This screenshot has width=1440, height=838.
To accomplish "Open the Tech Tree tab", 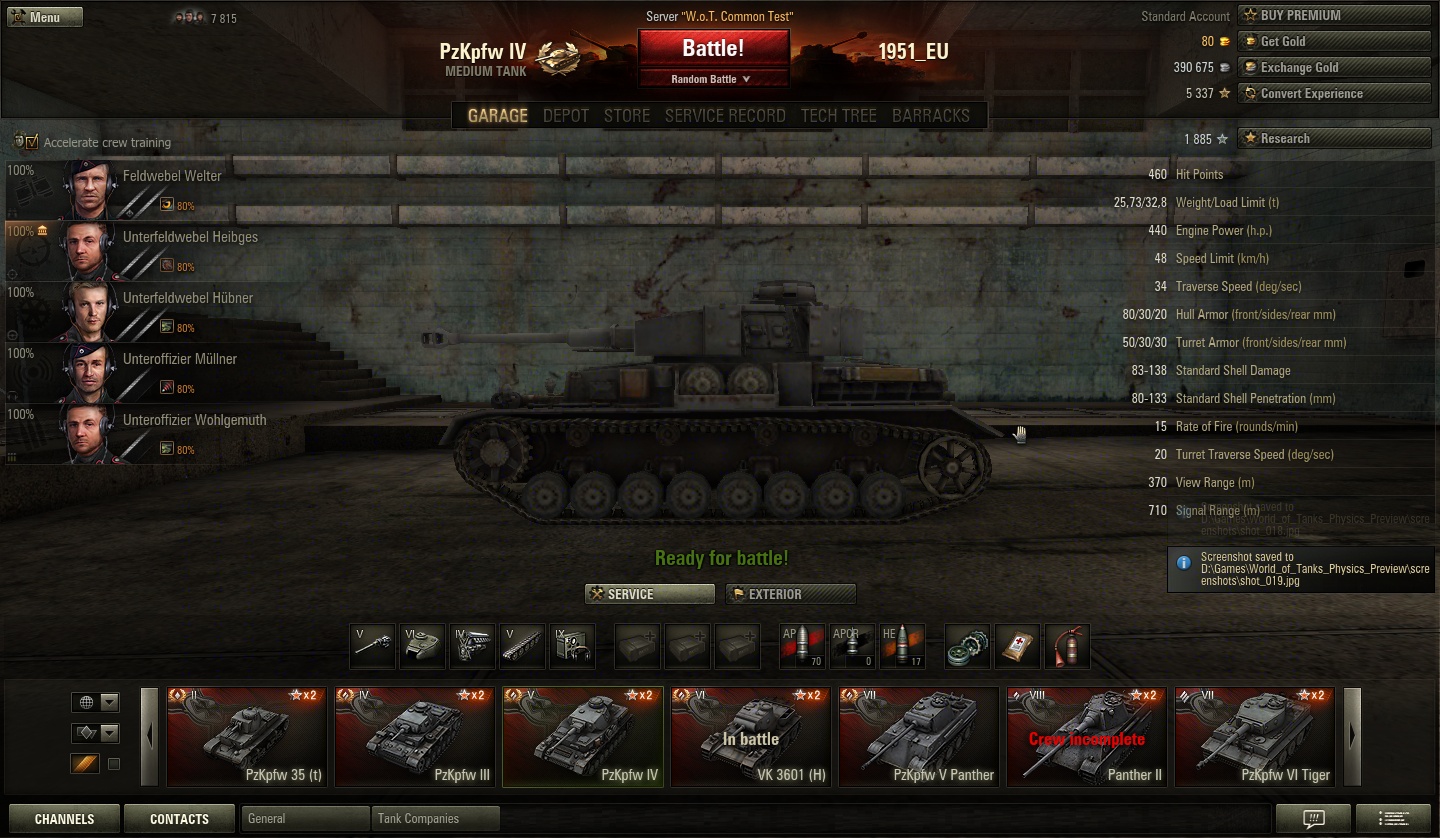I will coord(838,115).
